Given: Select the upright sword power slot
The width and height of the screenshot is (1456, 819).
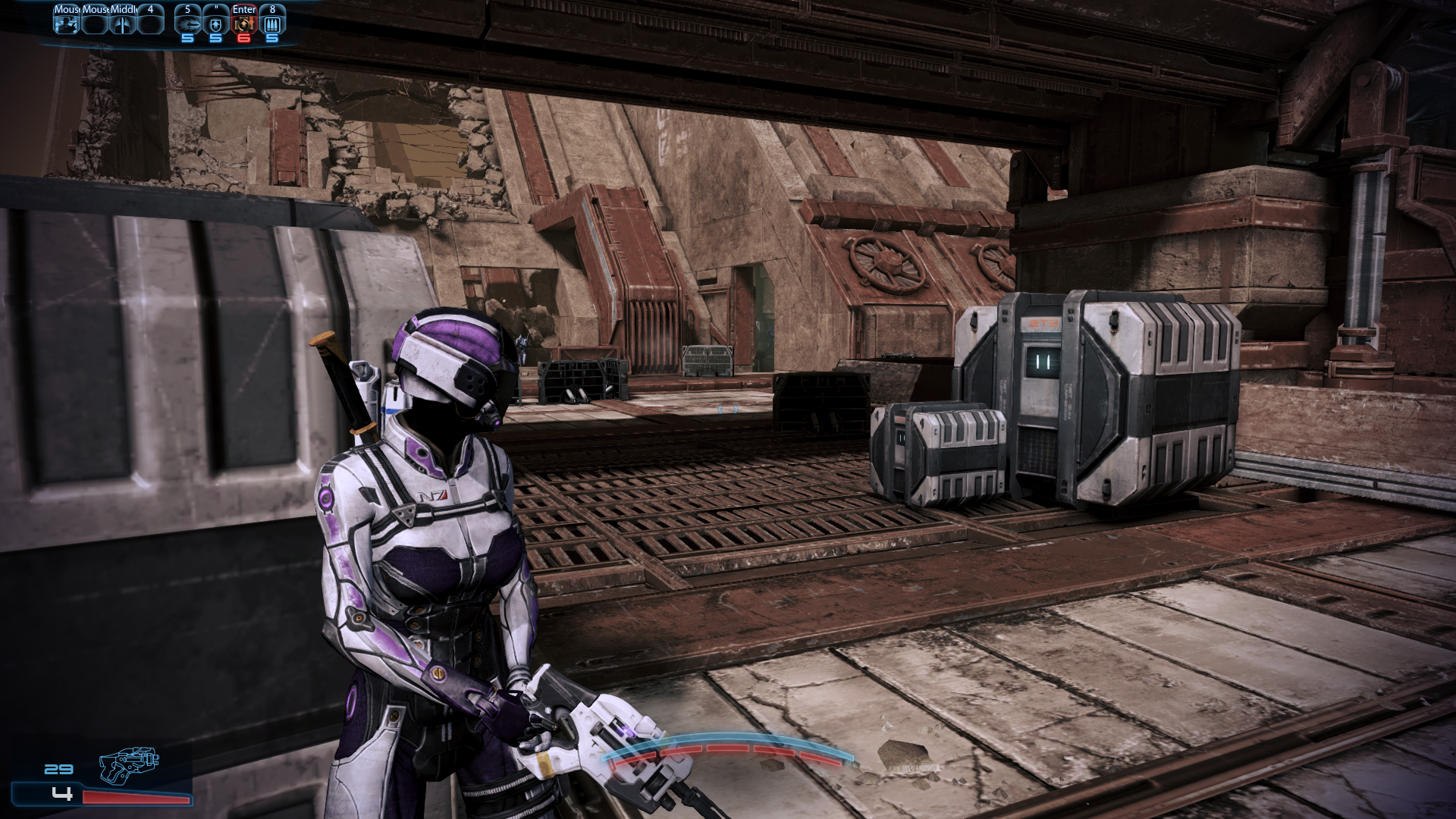Looking at the screenshot, I should (122, 24).
